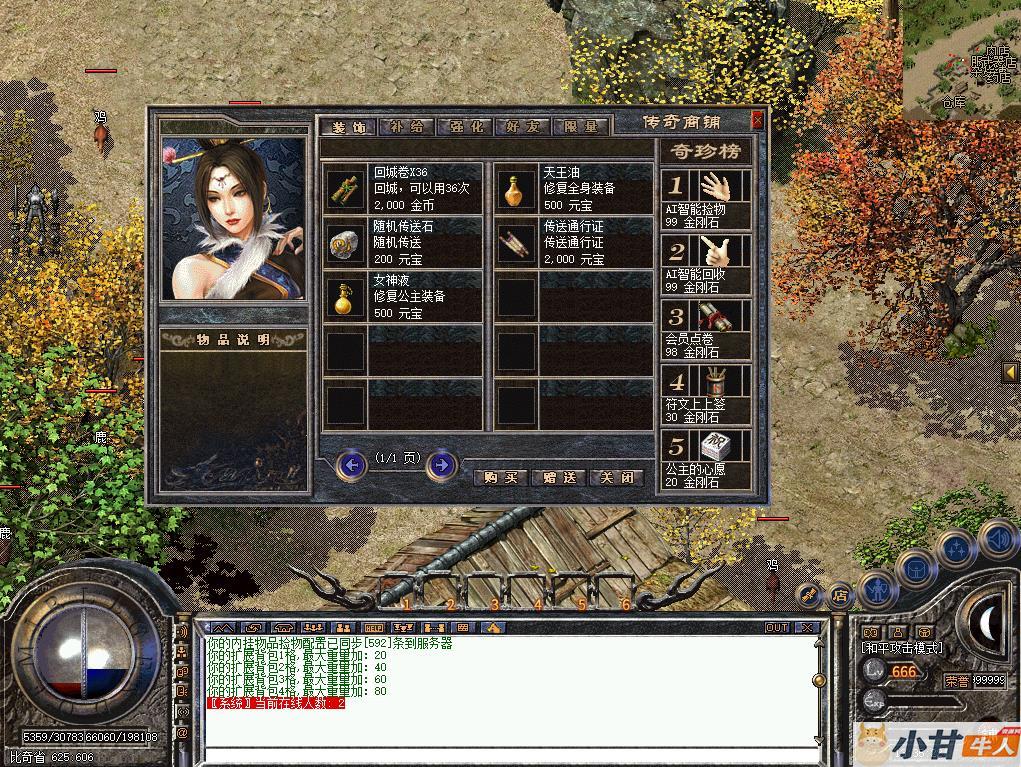Viewport: 1021px width, 767px height.
Task: Select the 回城卷X36 scroll item
Action: coord(346,187)
